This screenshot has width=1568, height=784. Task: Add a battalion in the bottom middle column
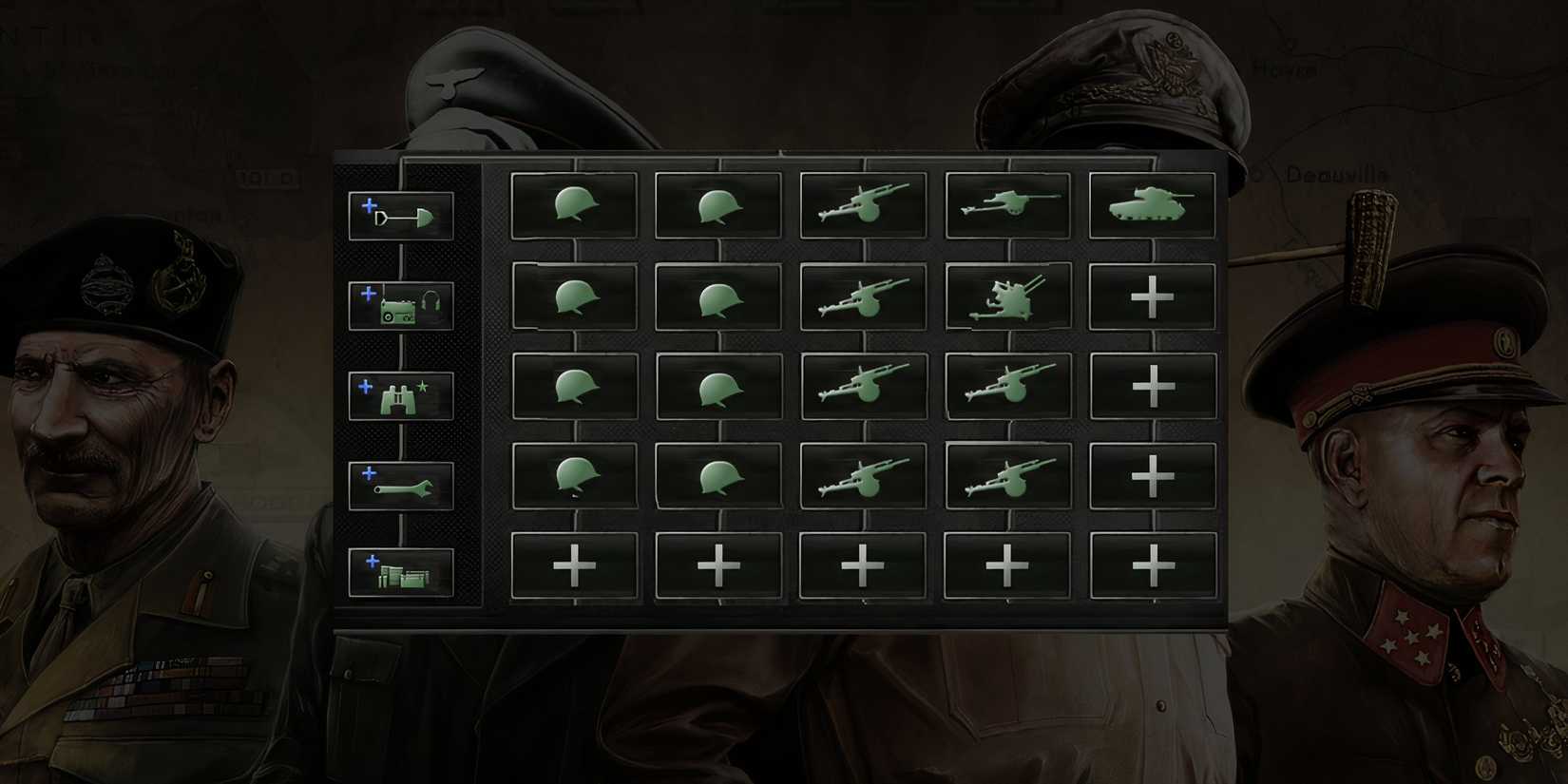pos(863,564)
